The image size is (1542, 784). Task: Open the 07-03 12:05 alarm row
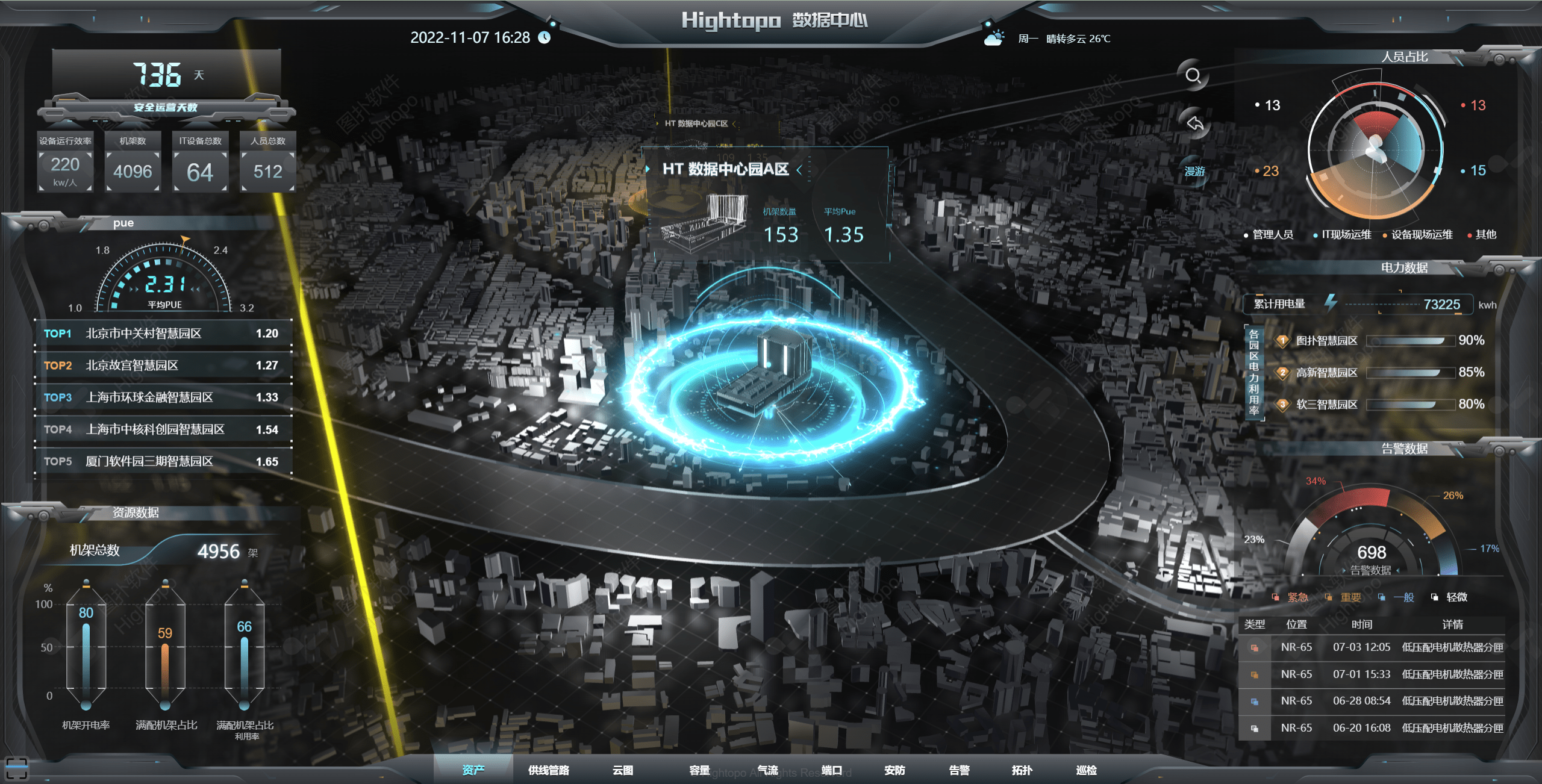[x=1372, y=647]
